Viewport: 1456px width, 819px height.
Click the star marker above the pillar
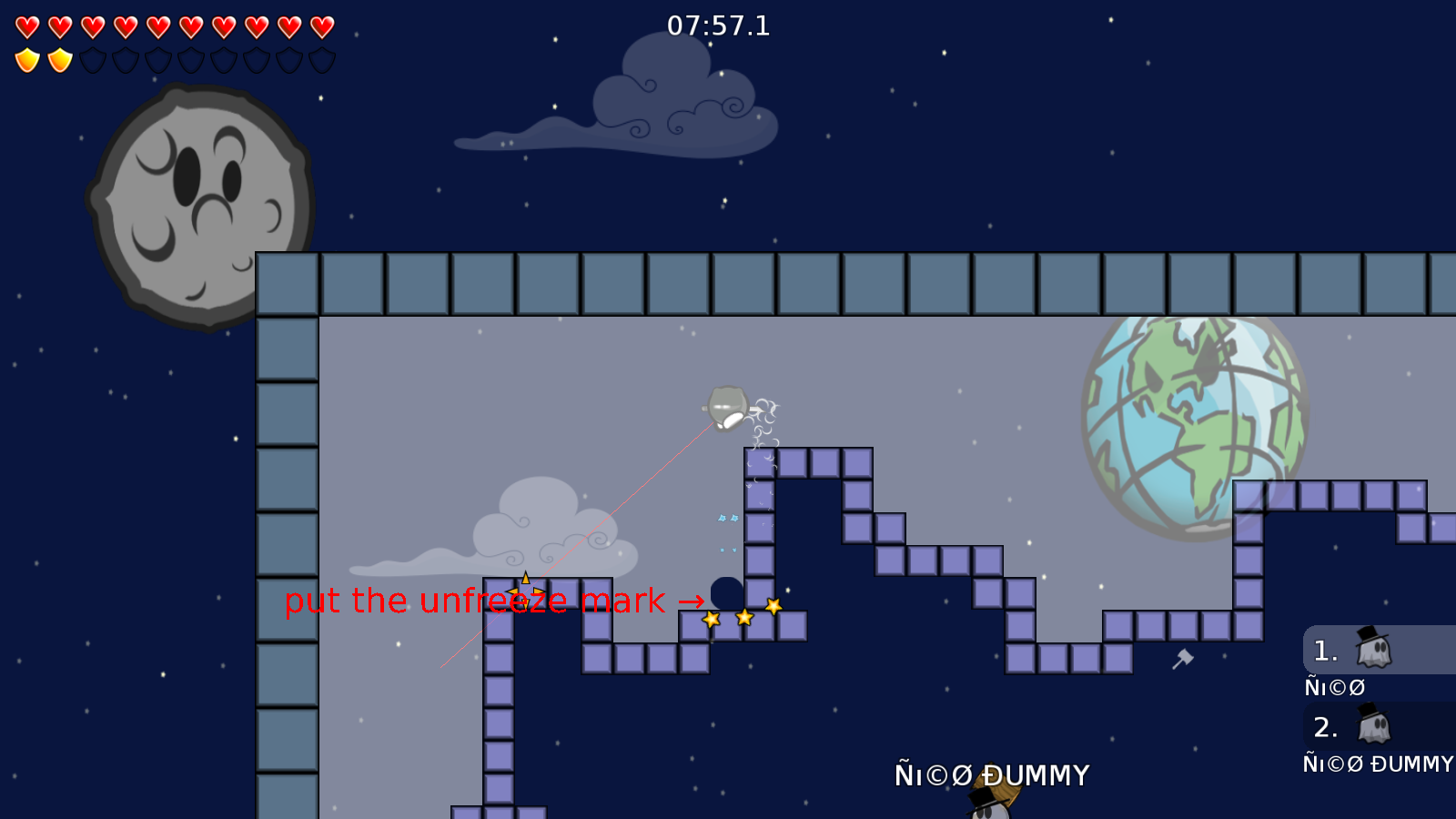[525, 590]
